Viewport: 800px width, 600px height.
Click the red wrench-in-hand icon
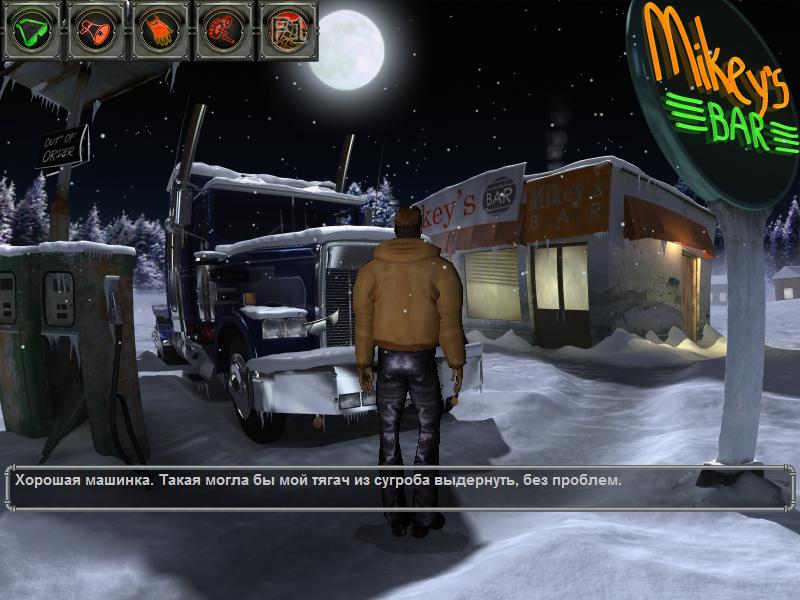click(x=224, y=30)
